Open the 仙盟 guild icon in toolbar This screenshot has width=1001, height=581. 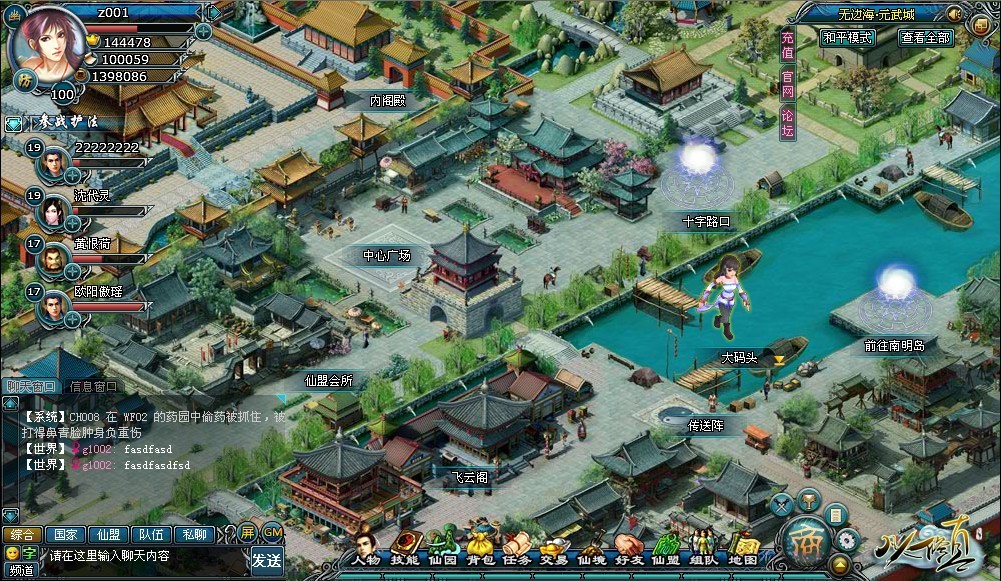(665, 546)
